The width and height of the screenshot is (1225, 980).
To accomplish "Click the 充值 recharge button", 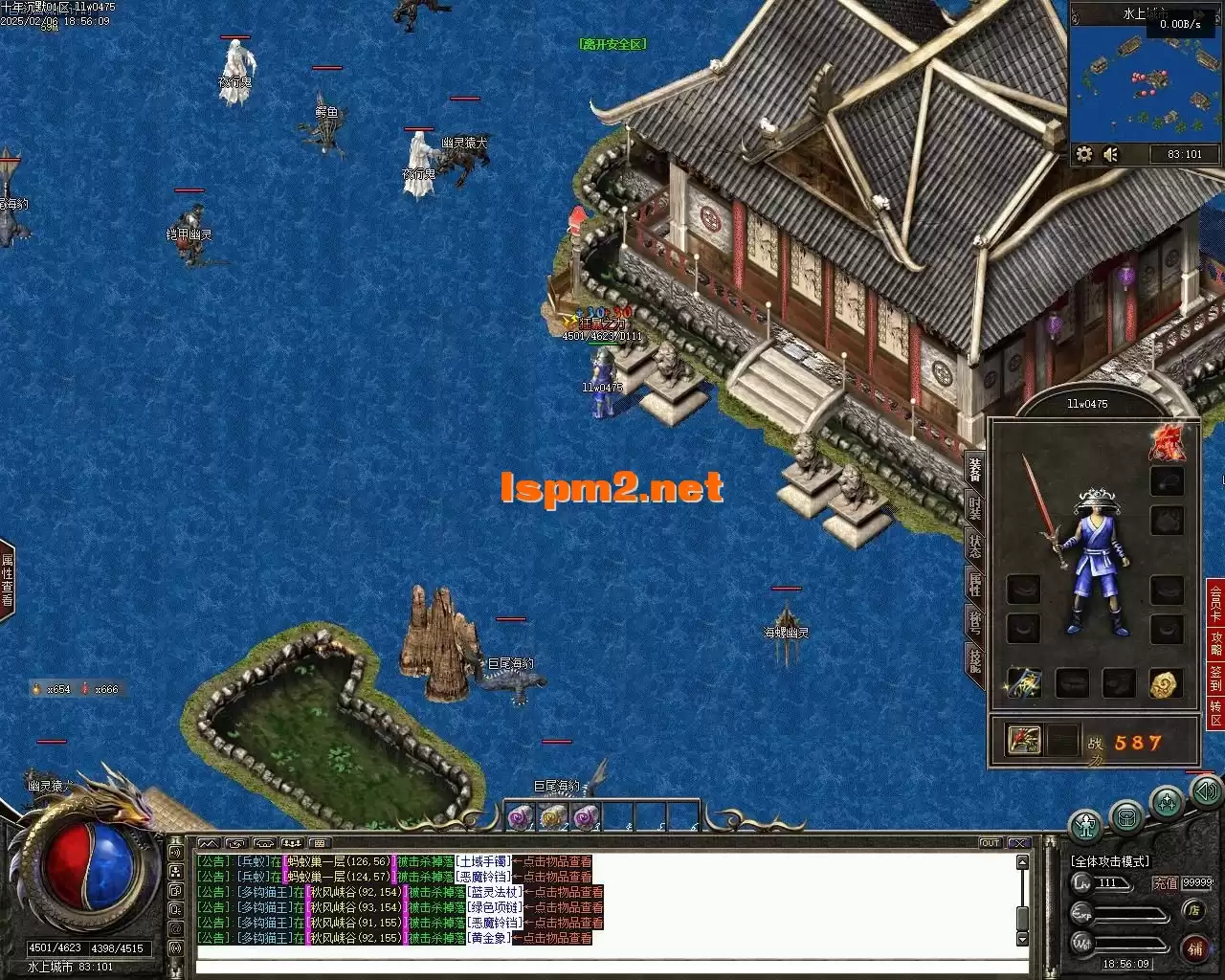I will coord(1165,883).
